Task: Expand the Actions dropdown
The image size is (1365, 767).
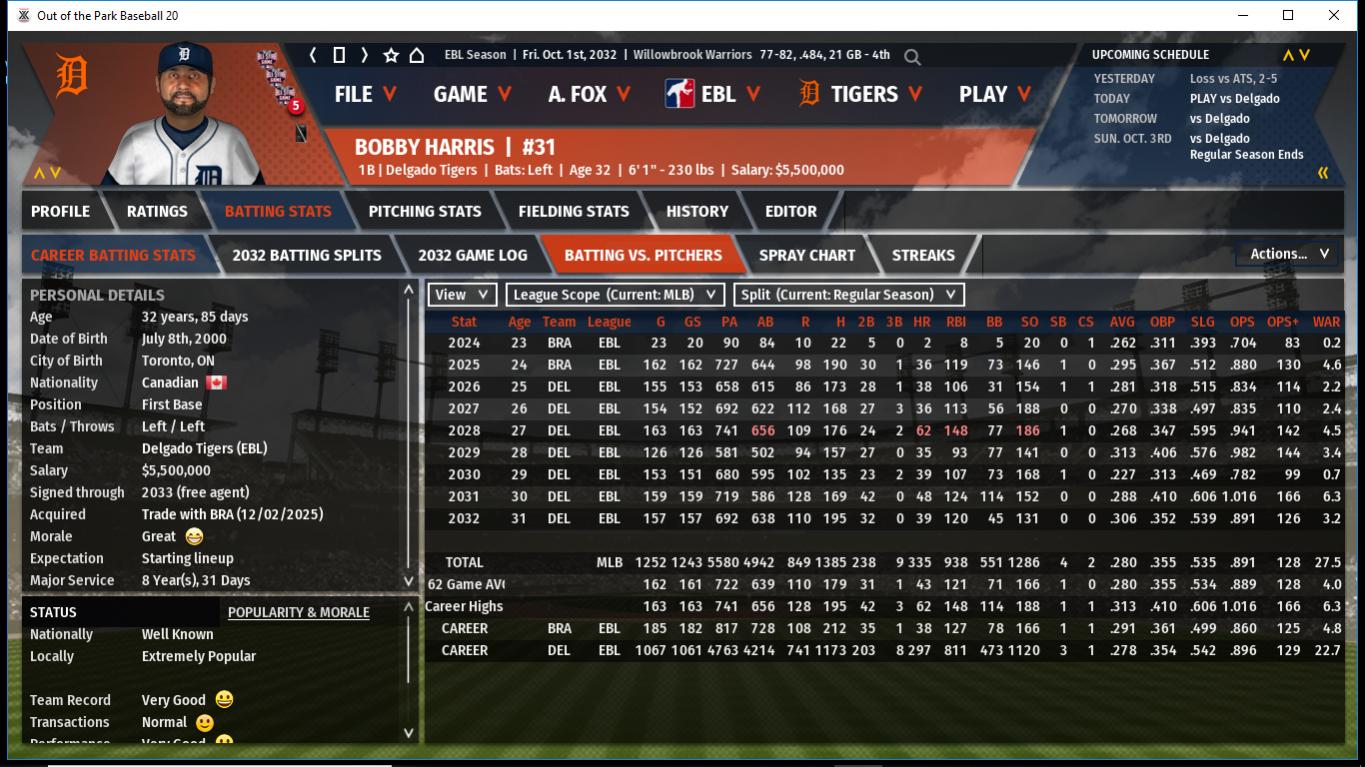Action: [1288, 254]
